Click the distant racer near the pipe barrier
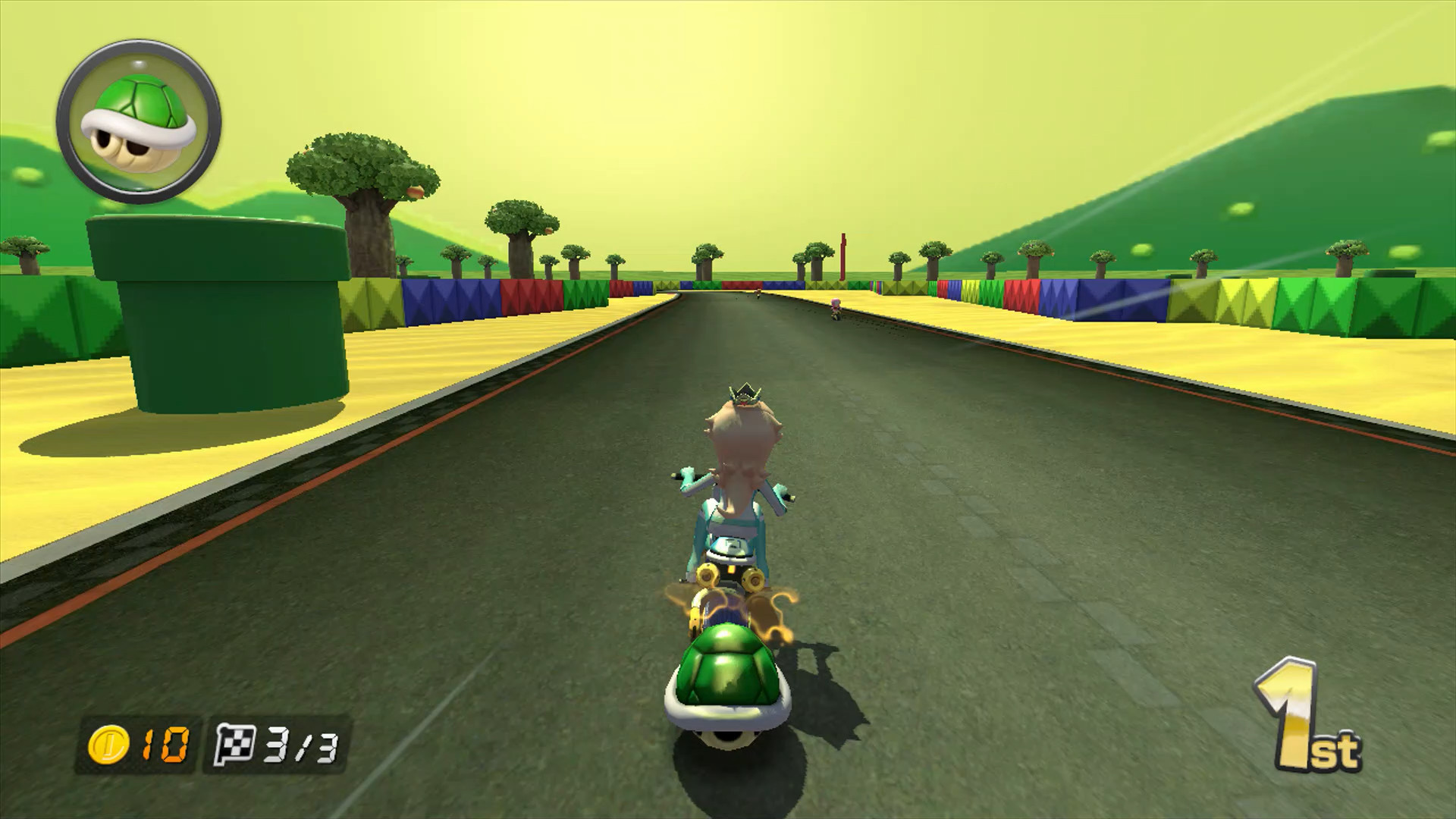Viewport: 1456px width, 819px height. 758,292
